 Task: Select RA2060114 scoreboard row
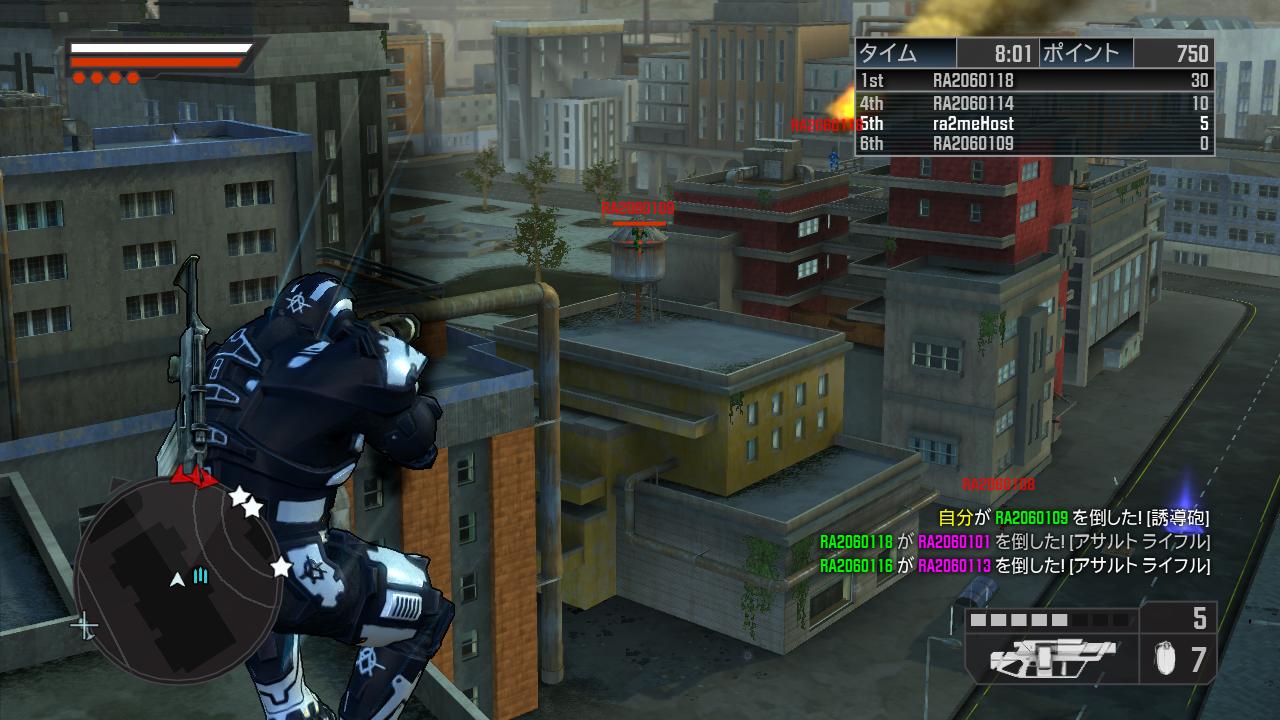click(x=1034, y=103)
